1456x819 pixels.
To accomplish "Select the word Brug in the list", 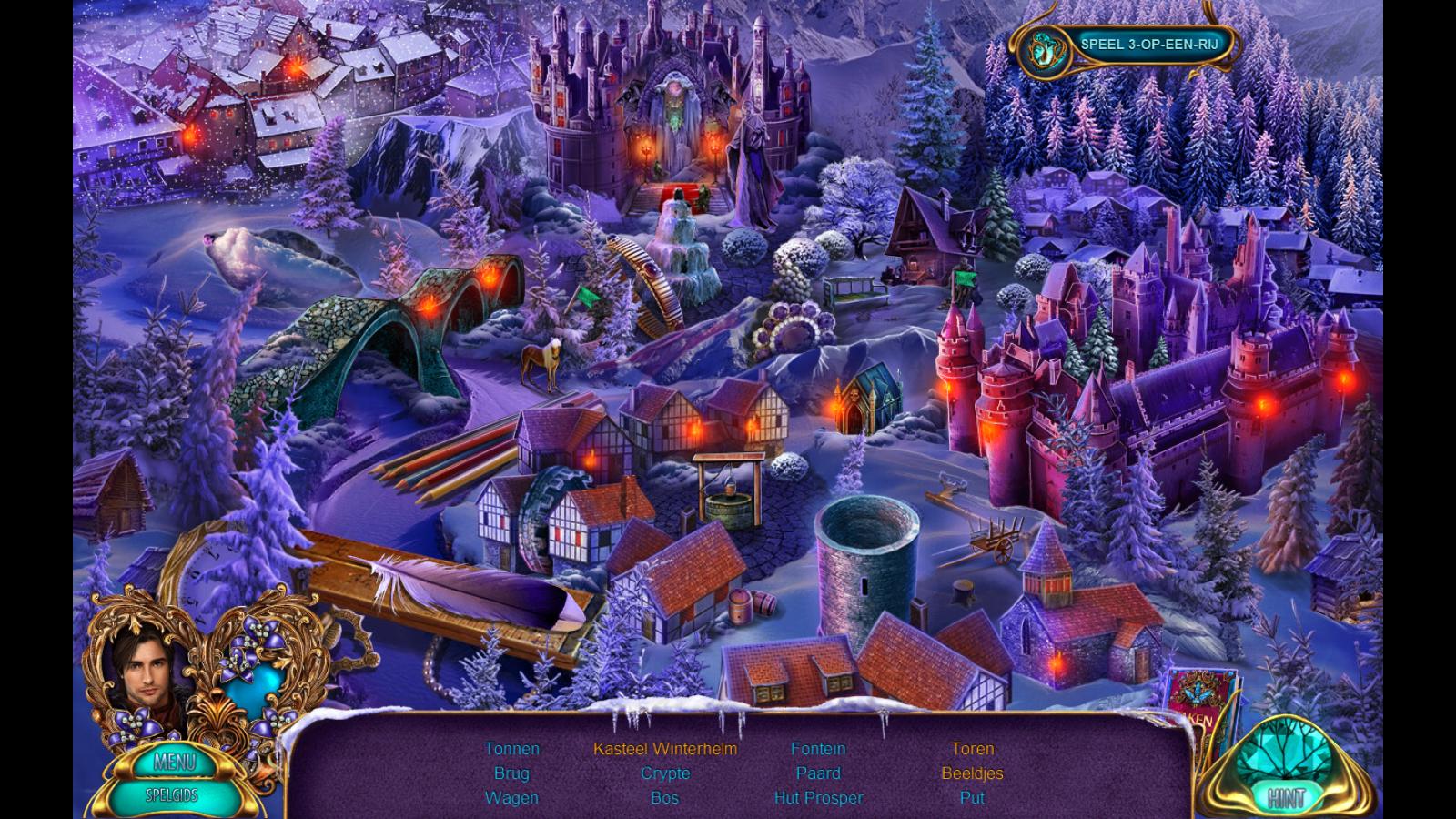I will [511, 773].
